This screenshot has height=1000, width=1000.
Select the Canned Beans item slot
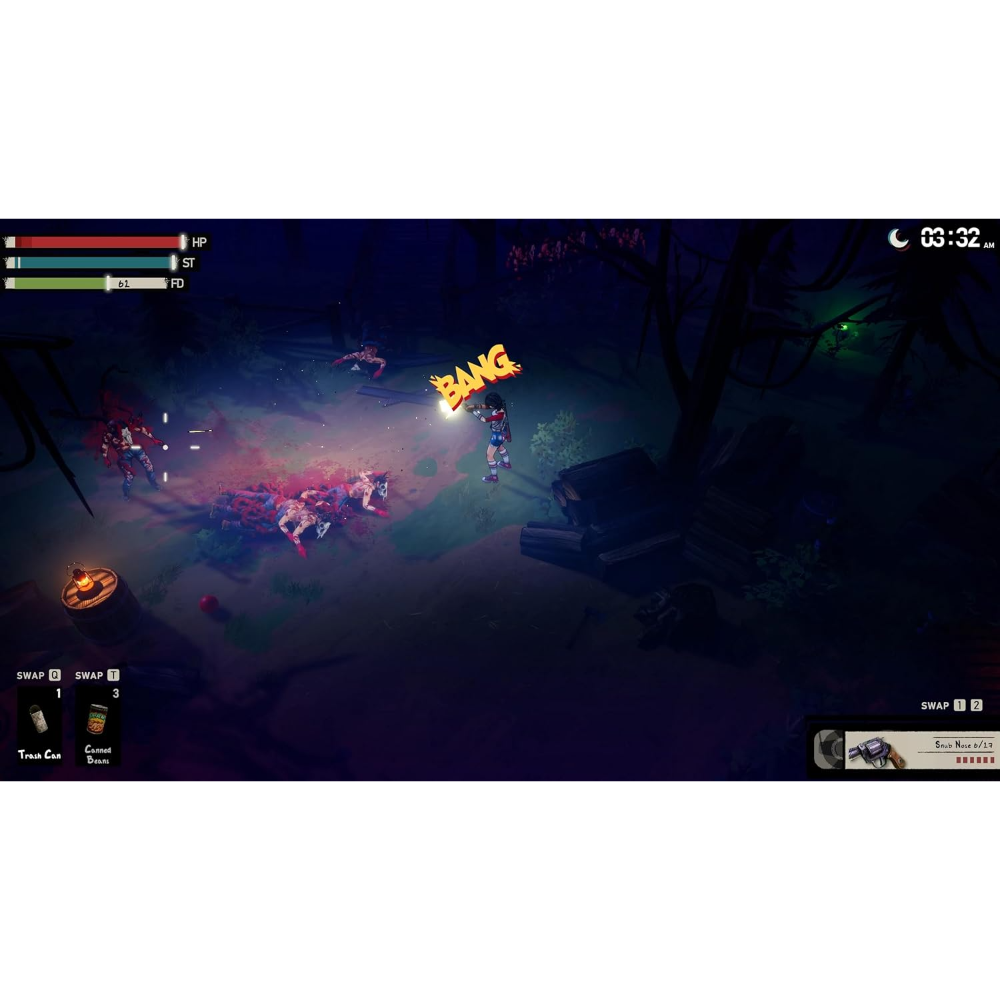[98, 725]
